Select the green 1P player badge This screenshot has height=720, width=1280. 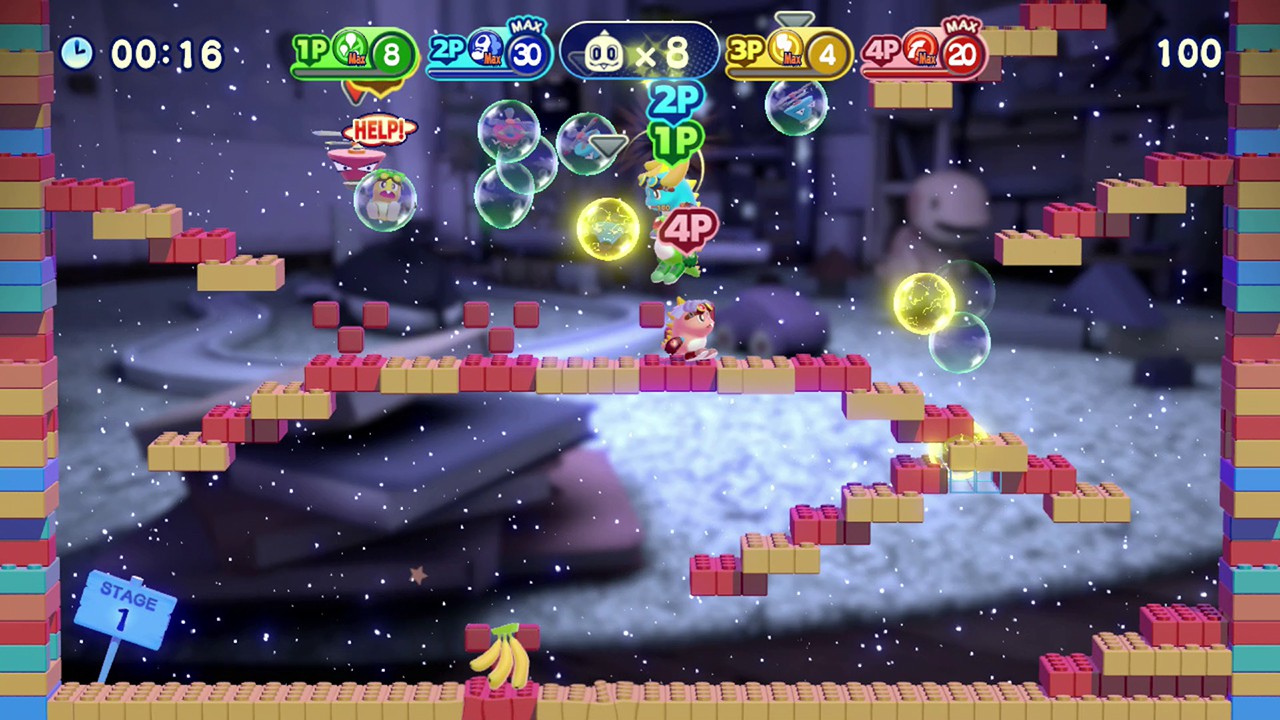353,54
